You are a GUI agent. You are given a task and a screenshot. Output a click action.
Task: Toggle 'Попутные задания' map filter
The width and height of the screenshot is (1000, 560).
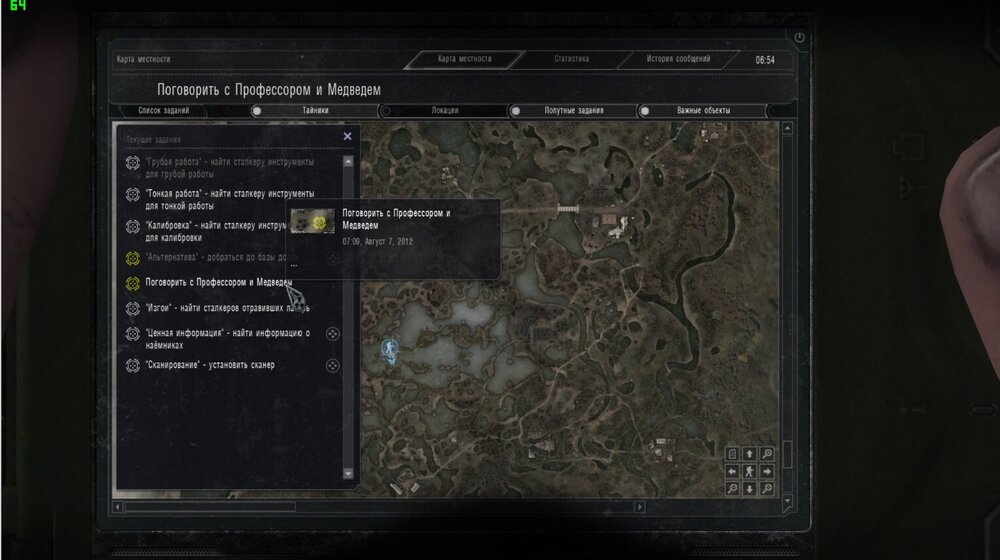[516, 111]
